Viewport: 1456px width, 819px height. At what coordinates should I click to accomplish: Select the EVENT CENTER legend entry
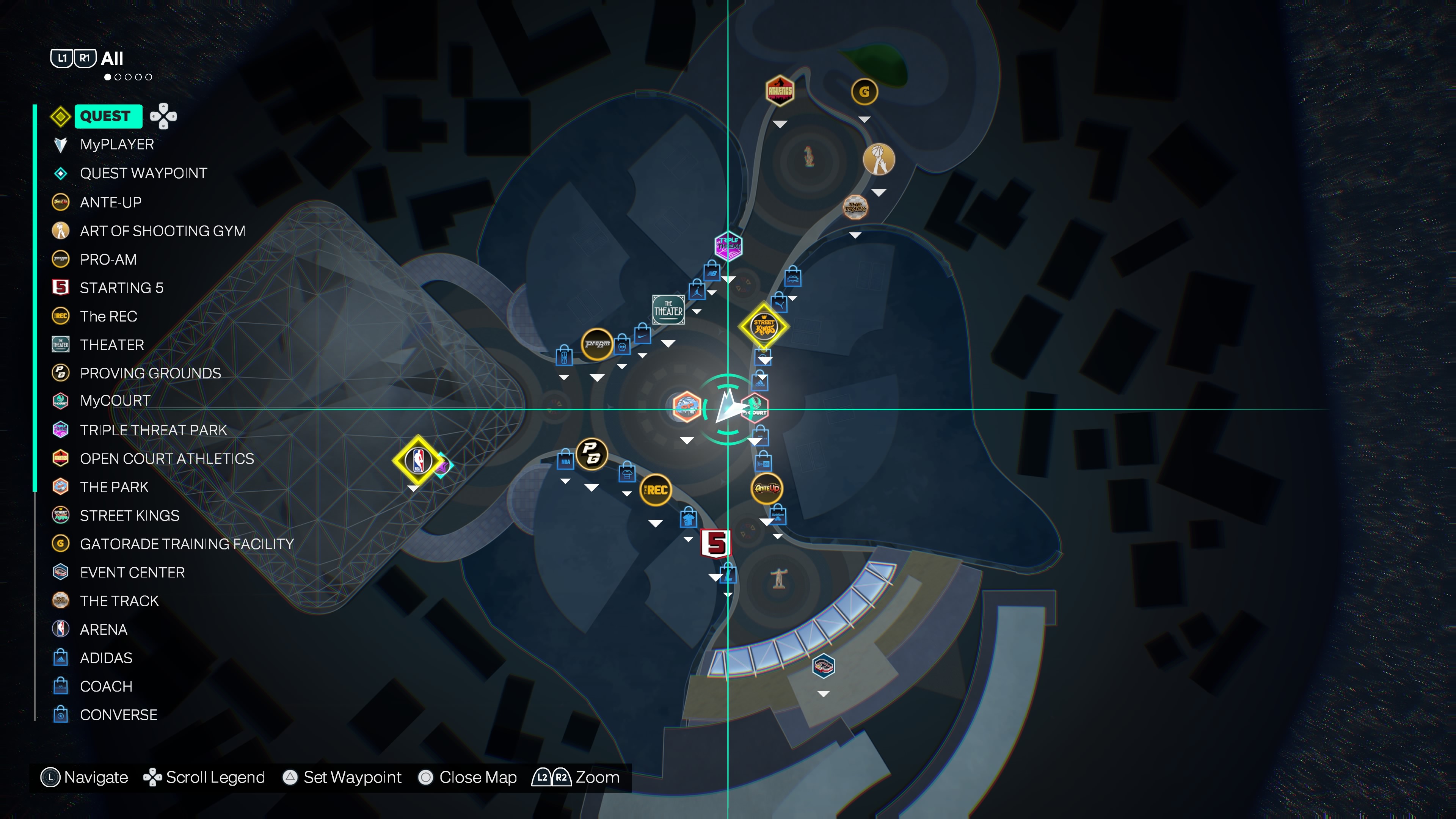(x=132, y=573)
